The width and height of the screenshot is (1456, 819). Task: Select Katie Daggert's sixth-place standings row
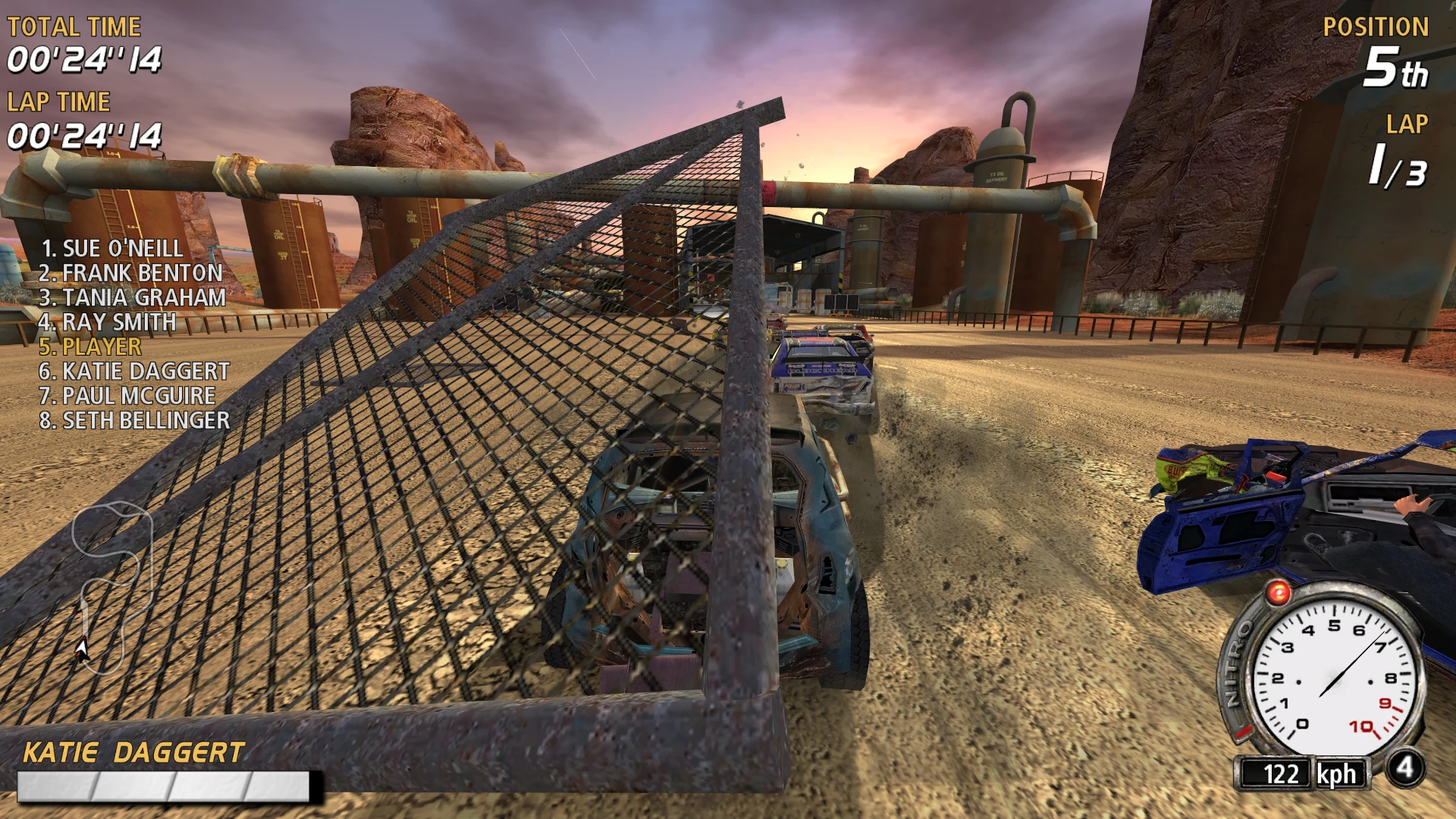click(133, 372)
